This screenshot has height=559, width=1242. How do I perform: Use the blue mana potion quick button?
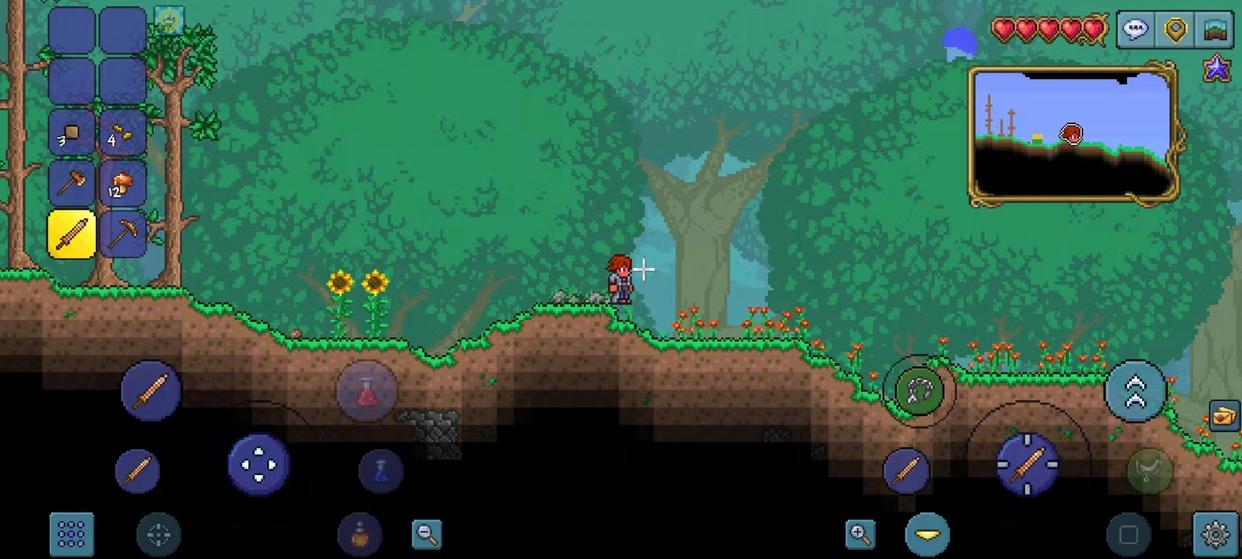(x=381, y=471)
